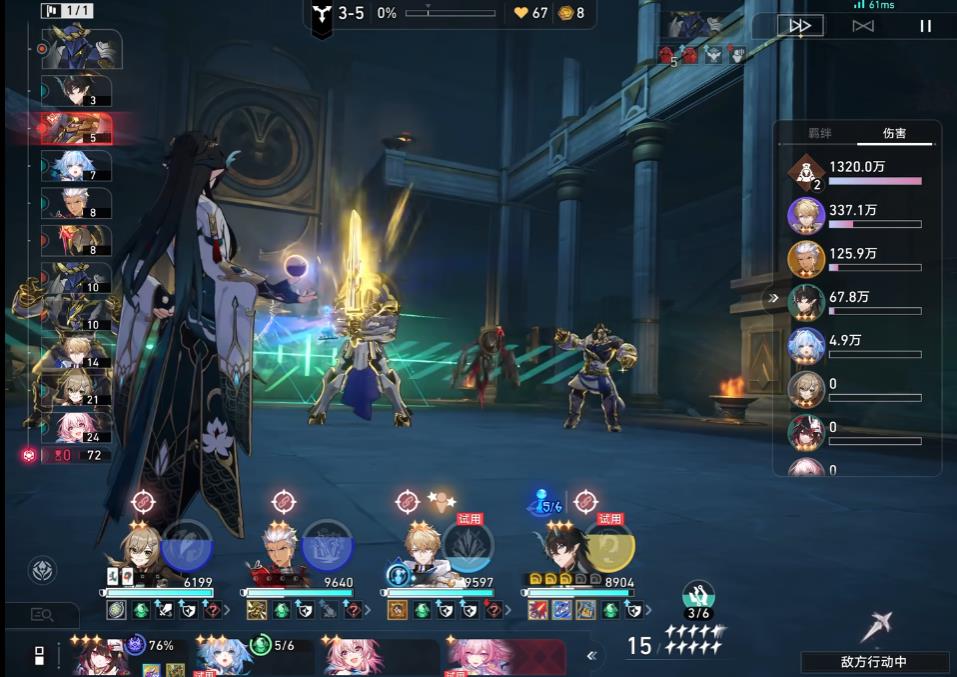Screen dimensions: 957x677
Task: Collapse the bench with the double-chevron arrow
Action: pos(592,655)
